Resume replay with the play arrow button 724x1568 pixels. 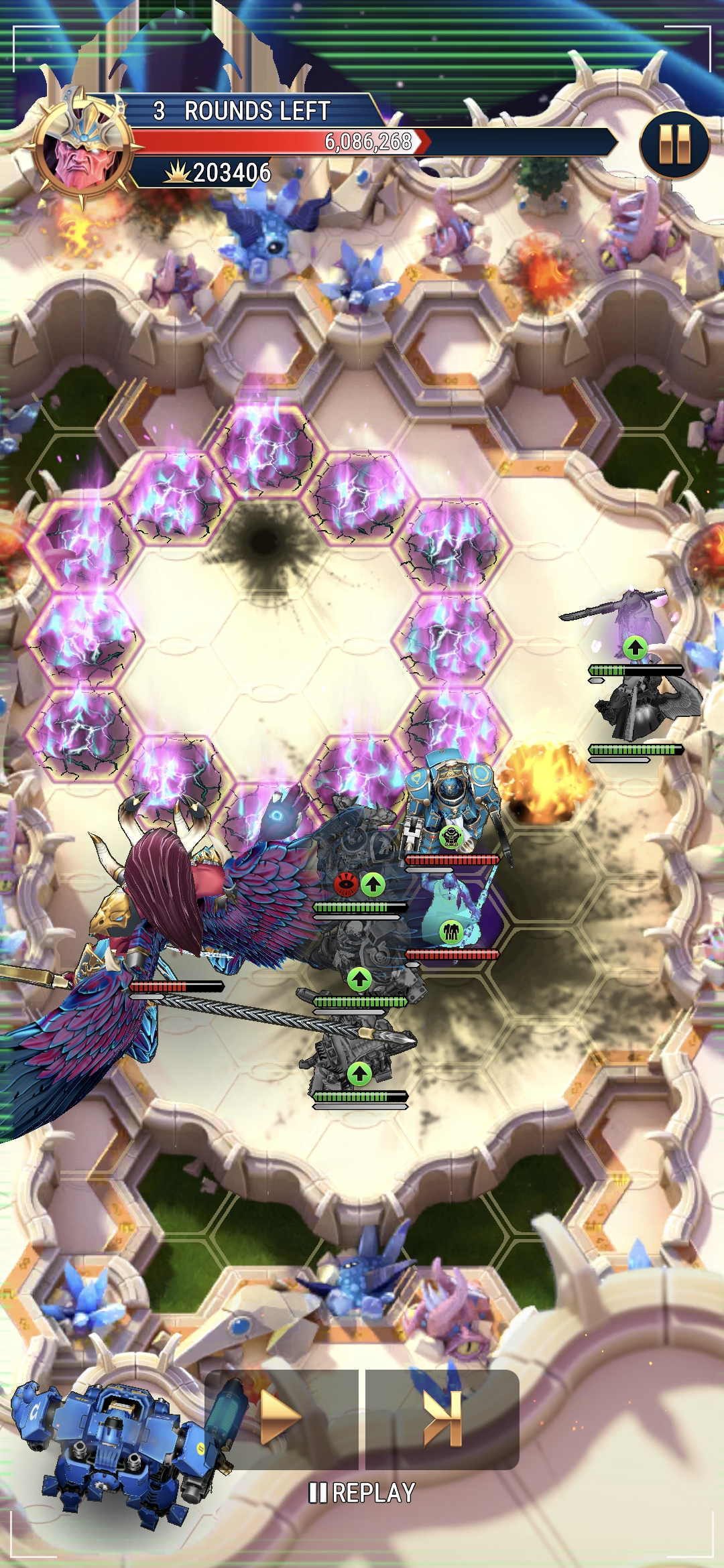(281, 1419)
